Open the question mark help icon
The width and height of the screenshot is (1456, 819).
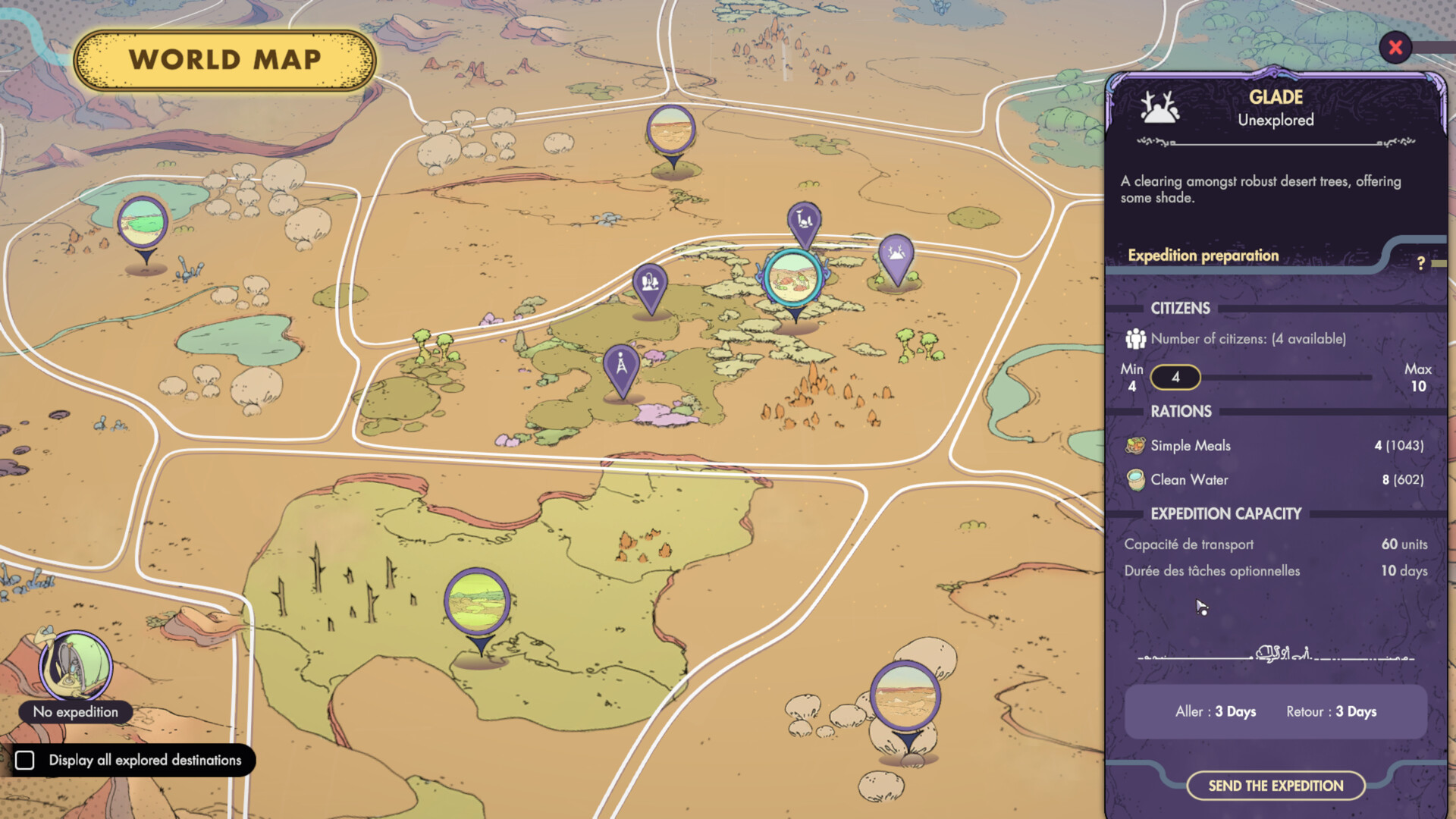coord(1422,263)
